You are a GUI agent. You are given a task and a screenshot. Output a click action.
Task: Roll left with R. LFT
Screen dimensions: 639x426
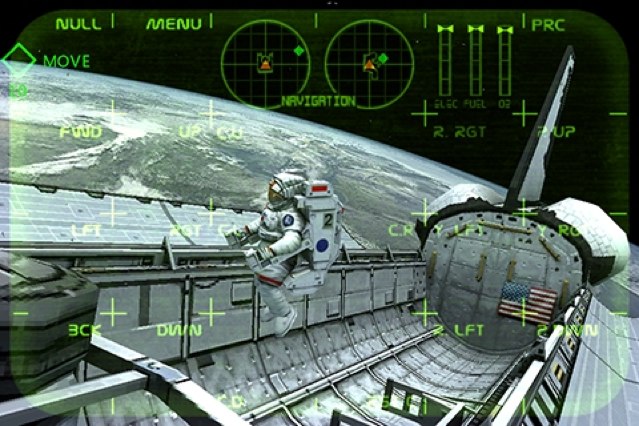[x=459, y=329]
